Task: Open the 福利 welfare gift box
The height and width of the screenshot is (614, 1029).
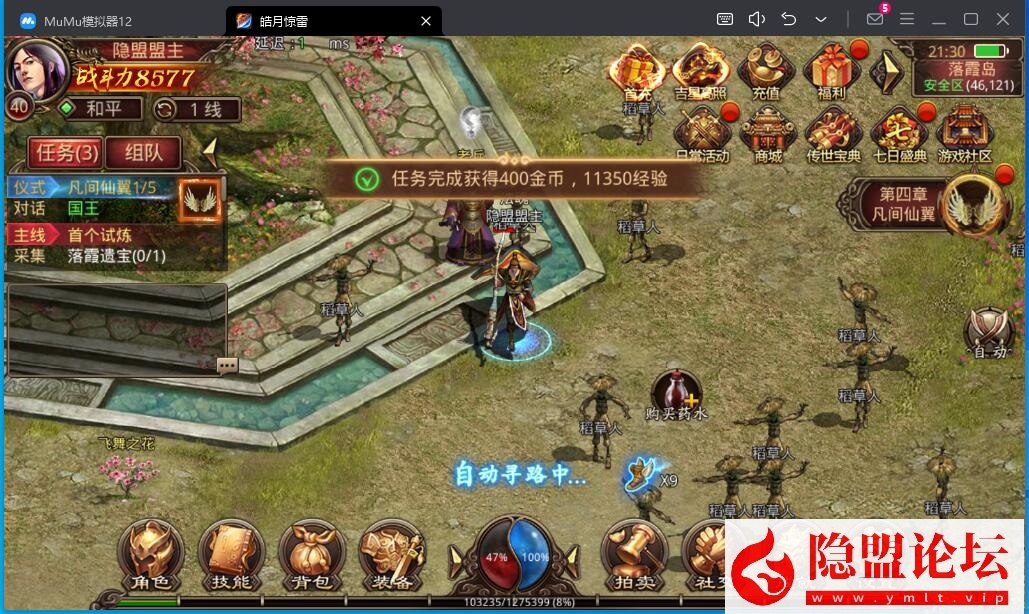Action: point(831,71)
